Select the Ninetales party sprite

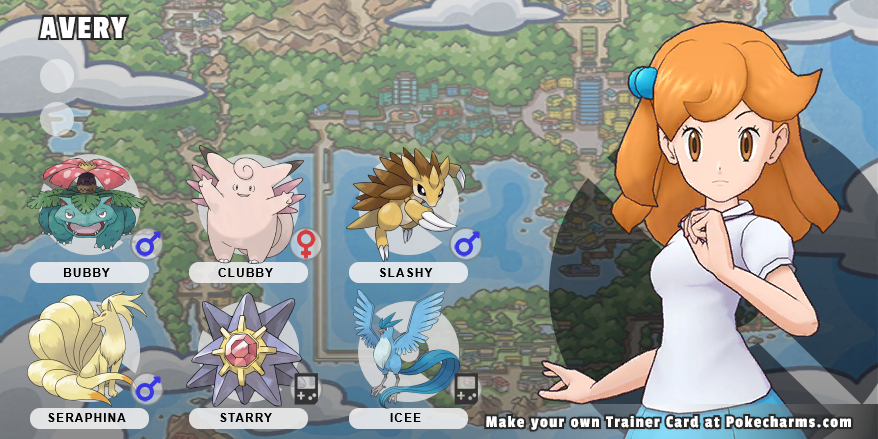point(82,350)
